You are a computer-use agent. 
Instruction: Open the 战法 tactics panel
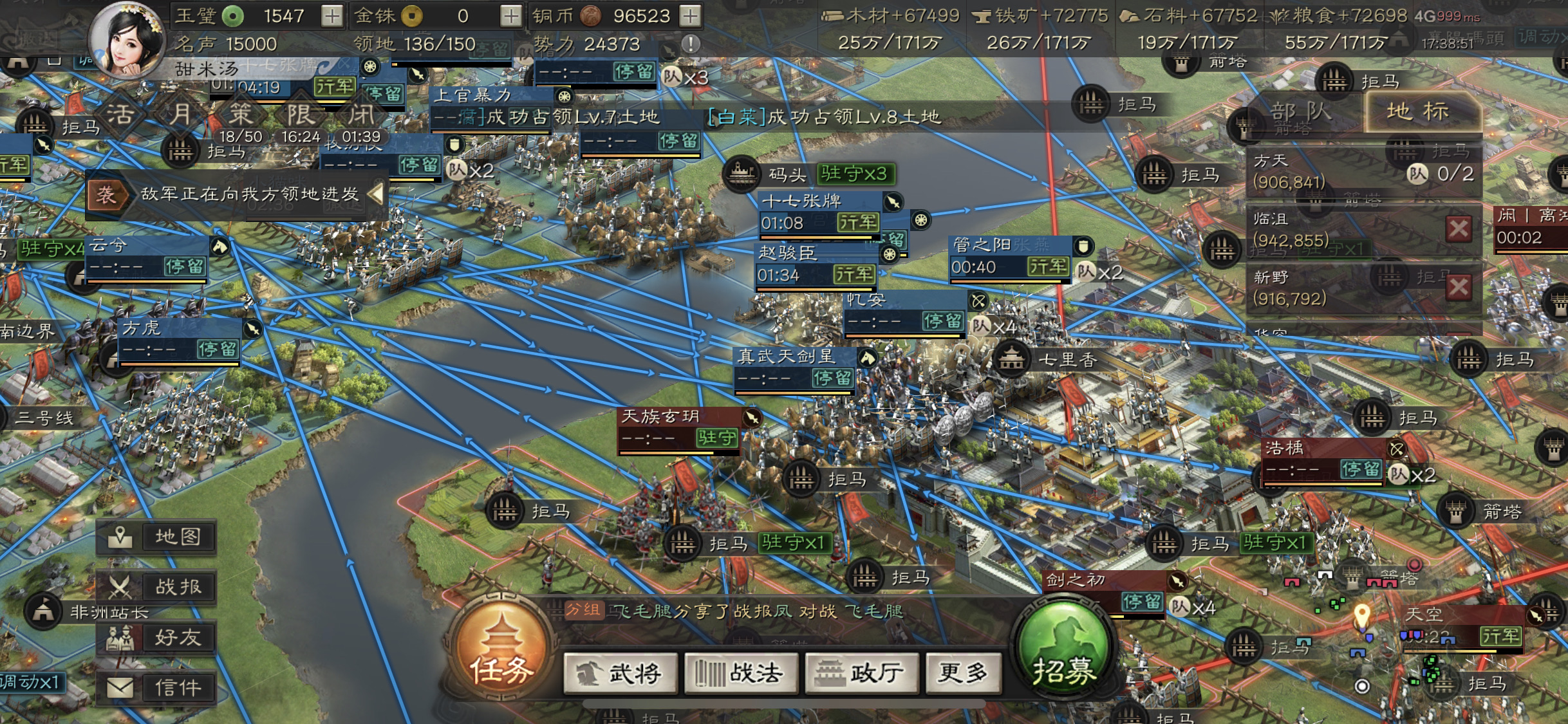click(x=740, y=673)
